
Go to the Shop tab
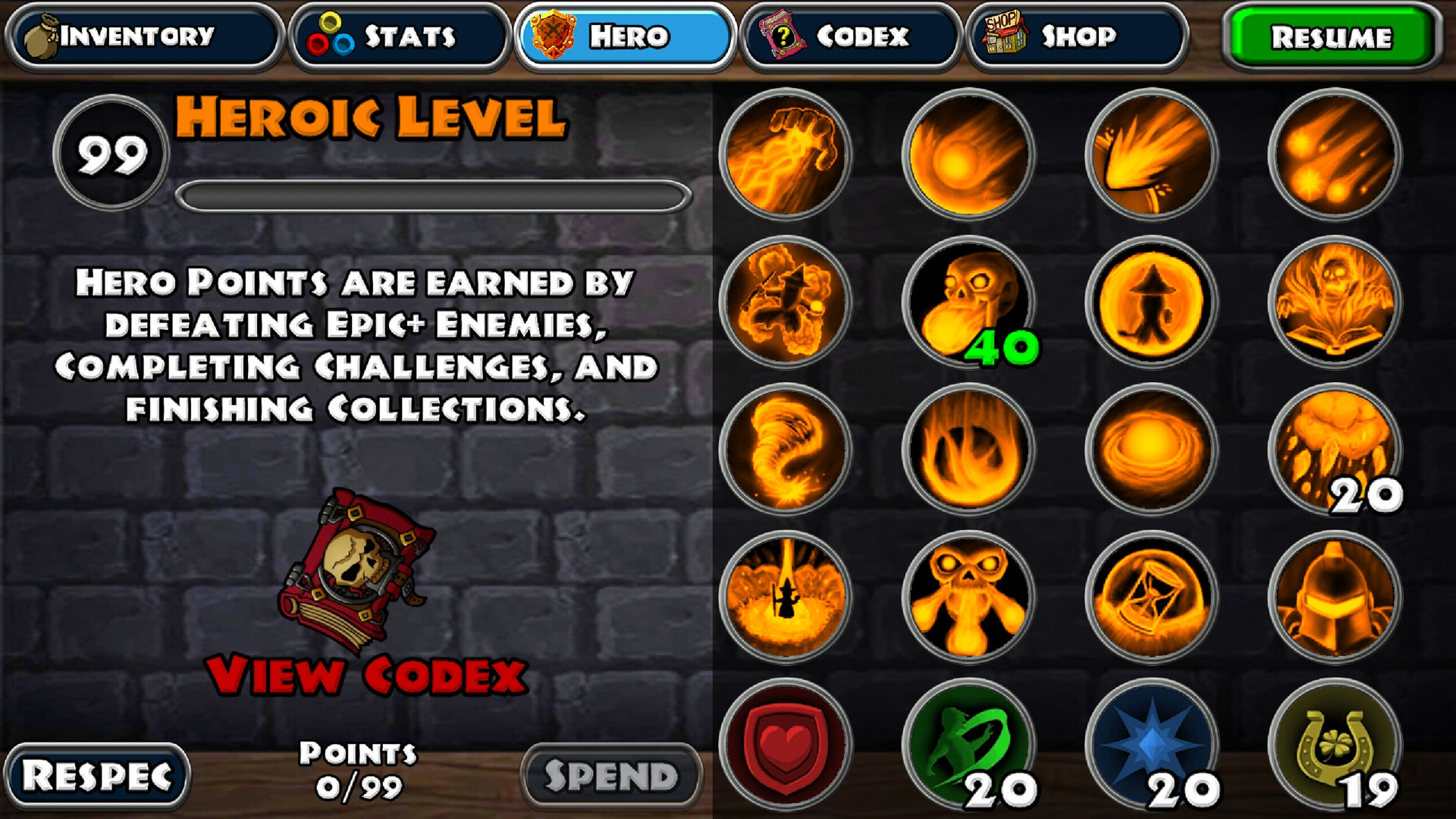[1076, 36]
